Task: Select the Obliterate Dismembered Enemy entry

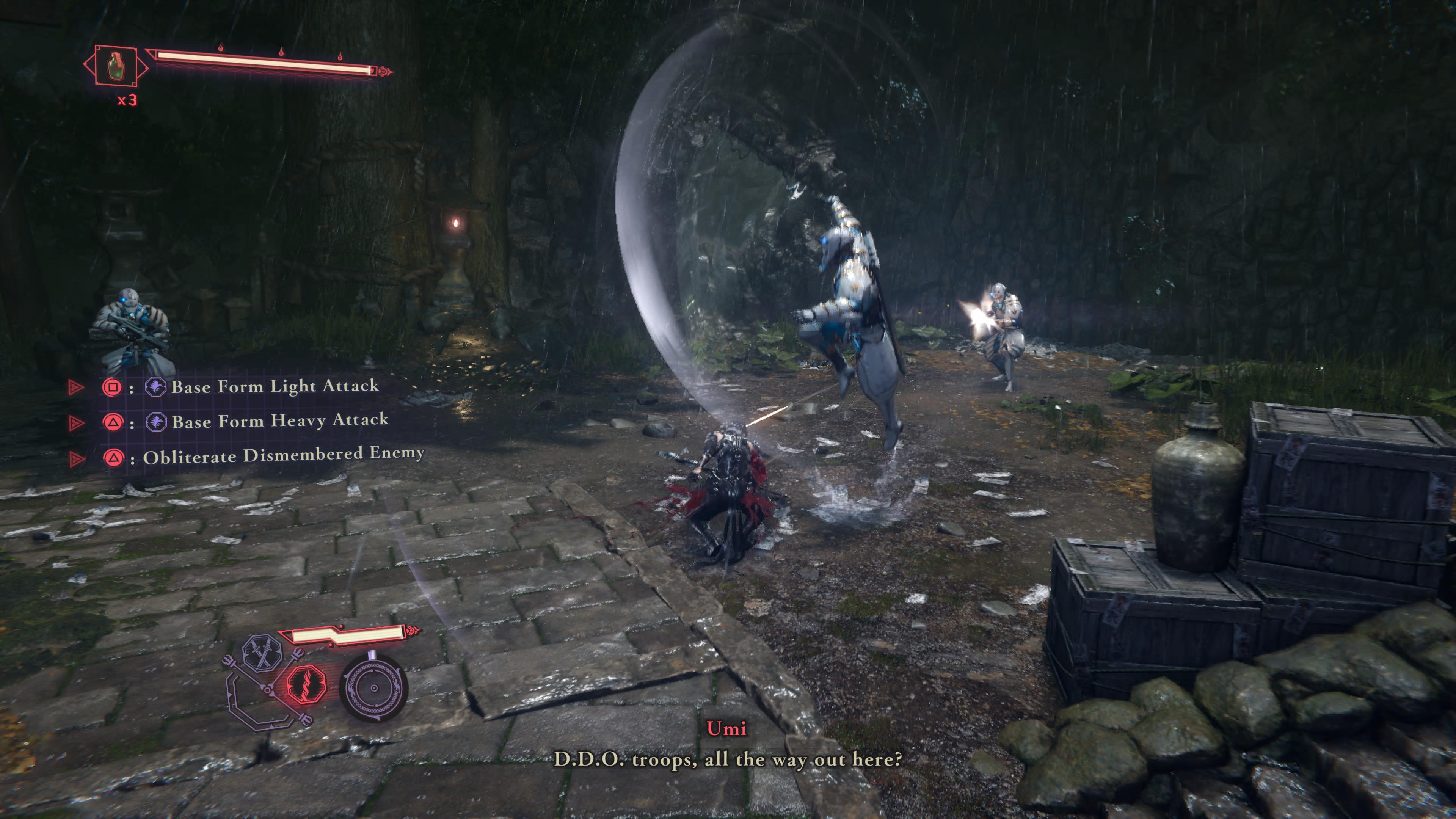Action: 283,455
